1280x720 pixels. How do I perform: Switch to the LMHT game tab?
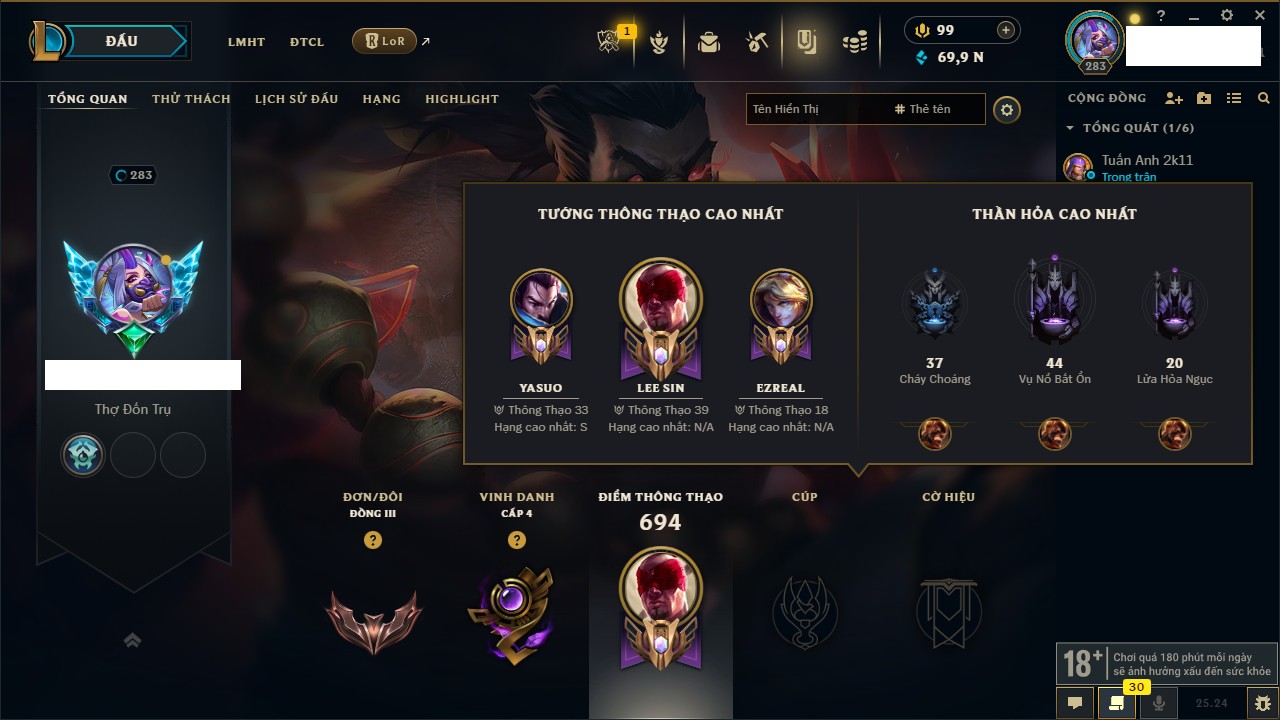246,42
